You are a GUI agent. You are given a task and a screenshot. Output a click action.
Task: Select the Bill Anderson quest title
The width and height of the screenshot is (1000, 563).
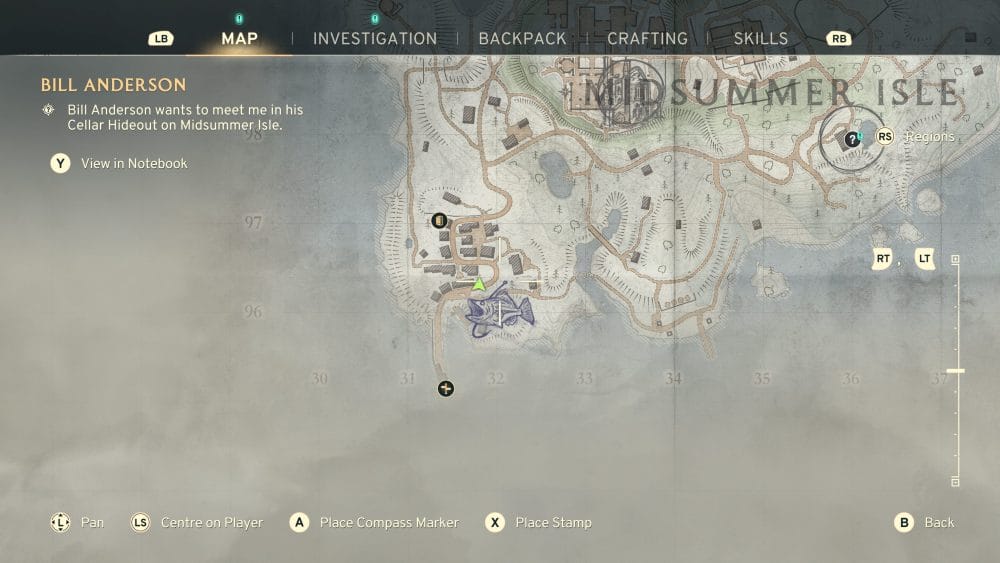pyautogui.click(x=113, y=85)
